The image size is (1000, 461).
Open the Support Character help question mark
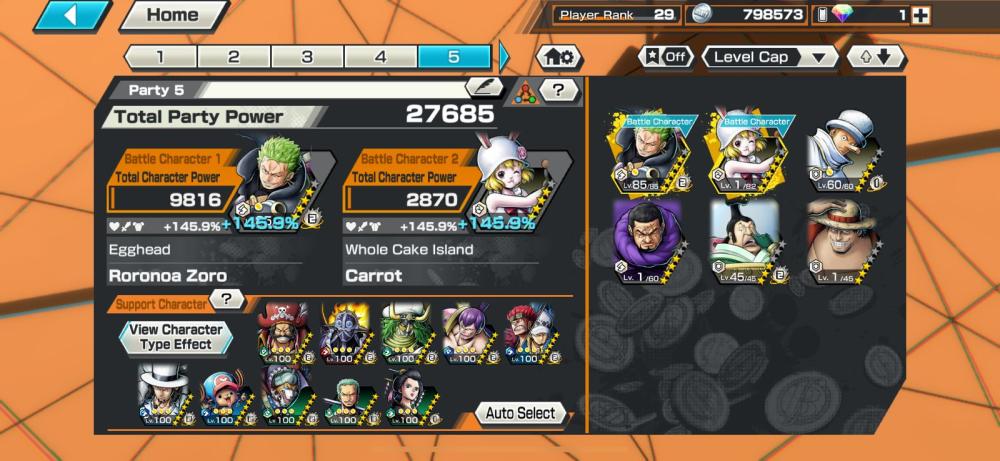(x=228, y=299)
